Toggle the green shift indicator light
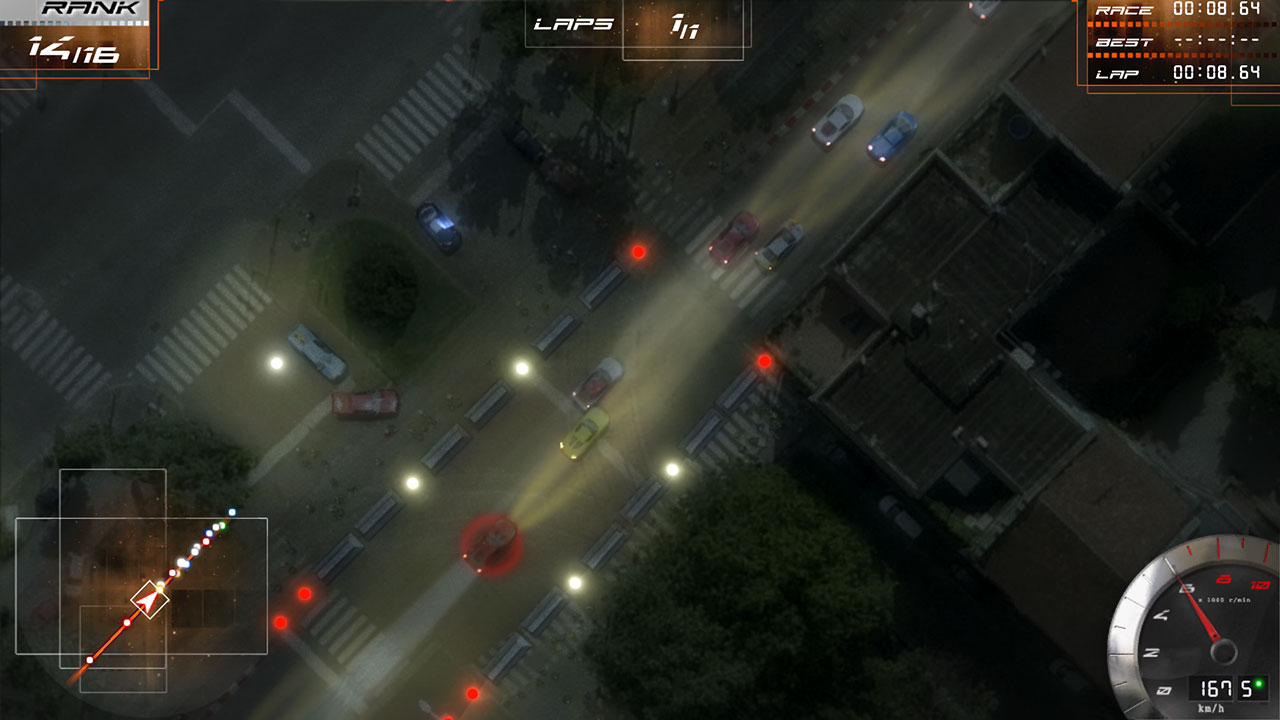This screenshot has width=1280, height=720. pyautogui.click(x=1258, y=682)
